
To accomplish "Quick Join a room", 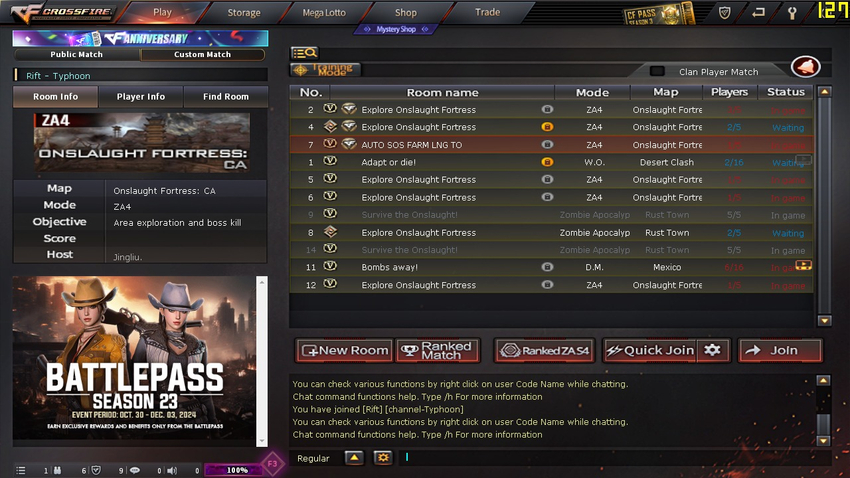I will point(650,351).
